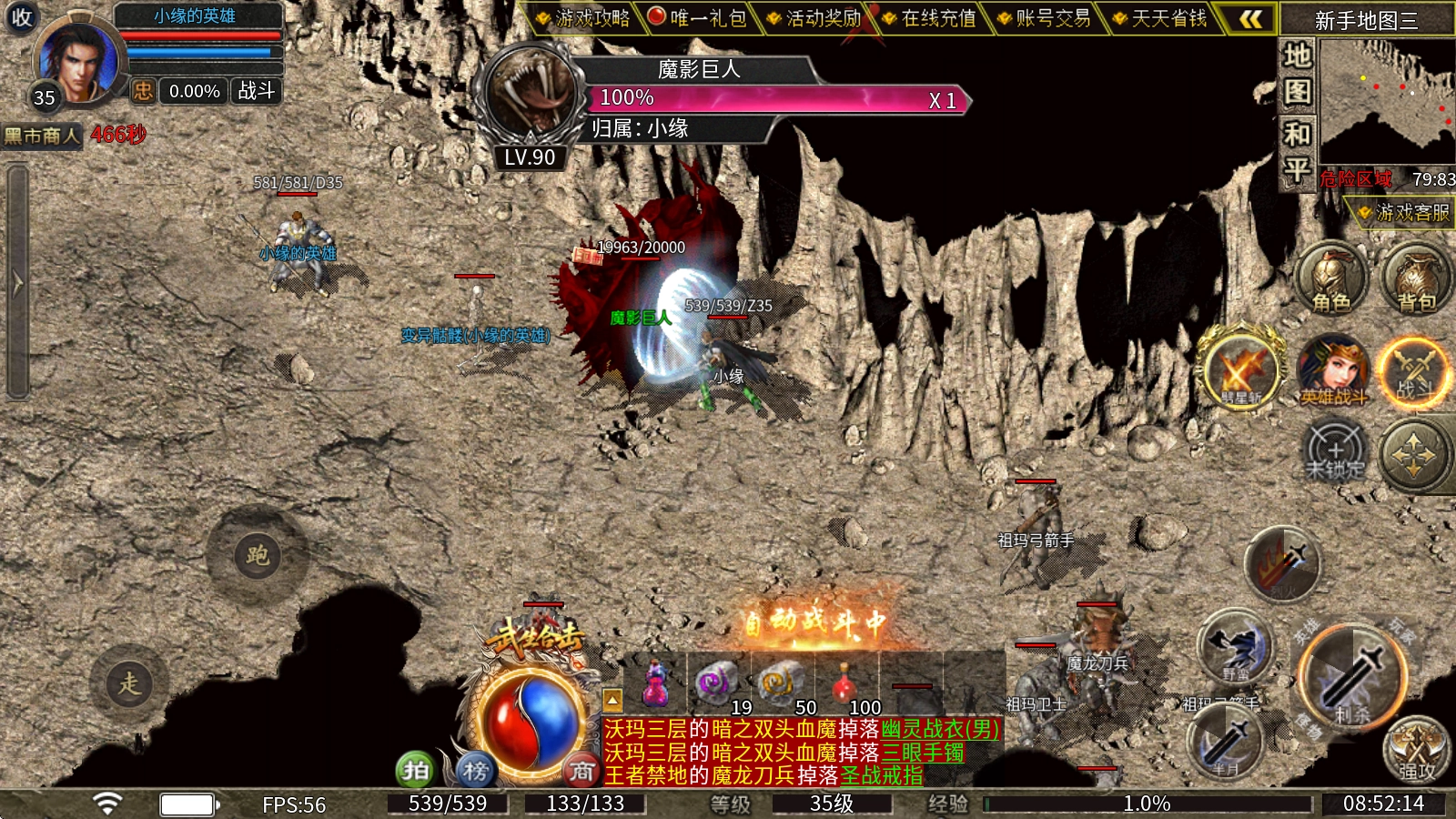Tap the 跑 run button

click(257, 555)
